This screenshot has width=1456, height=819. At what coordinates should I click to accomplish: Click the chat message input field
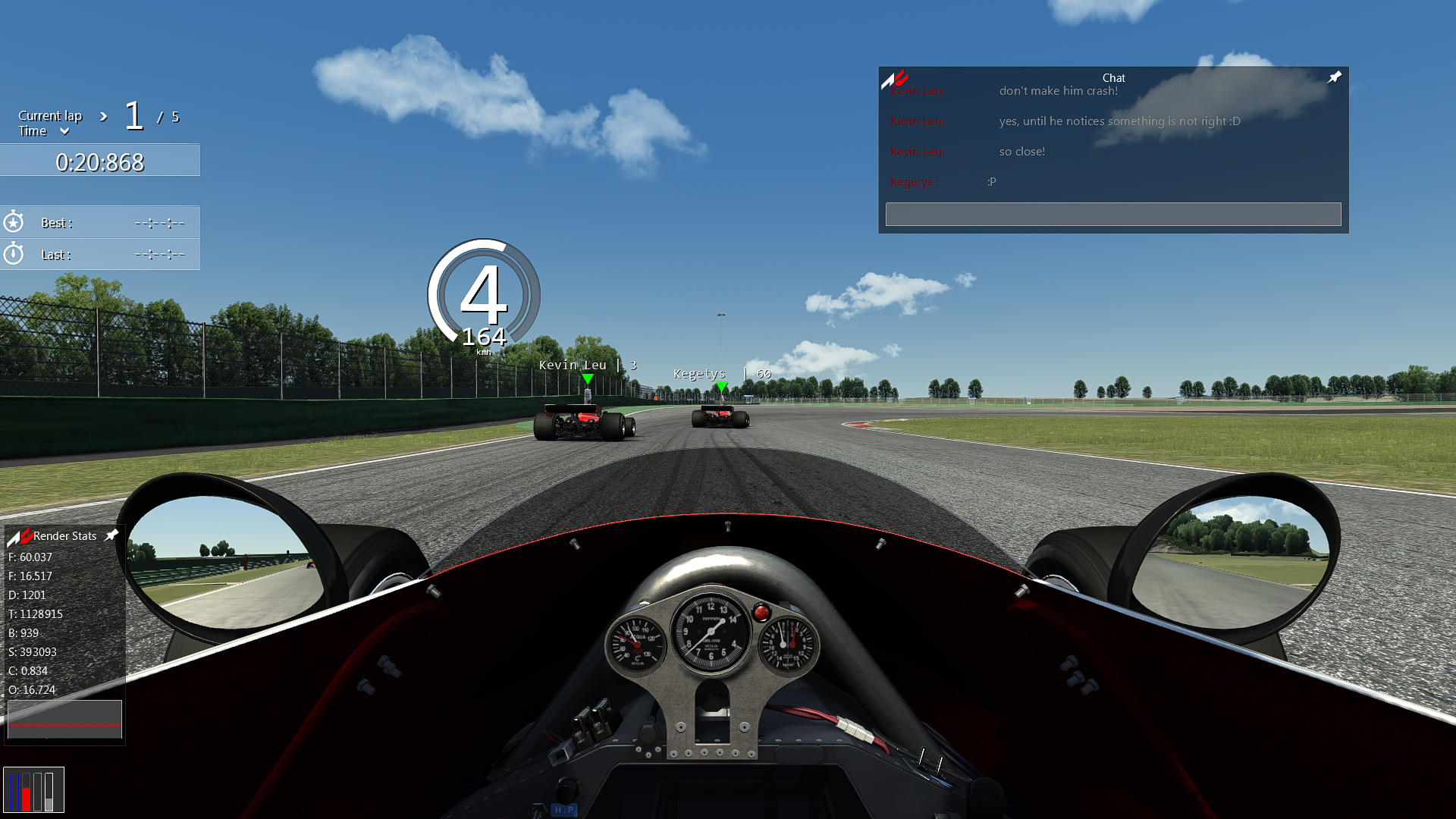pyautogui.click(x=1112, y=214)
